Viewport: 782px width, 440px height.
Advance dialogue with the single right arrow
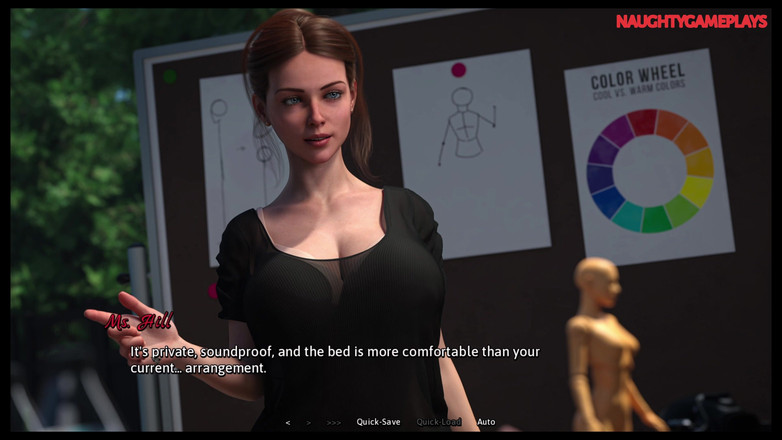308,422
